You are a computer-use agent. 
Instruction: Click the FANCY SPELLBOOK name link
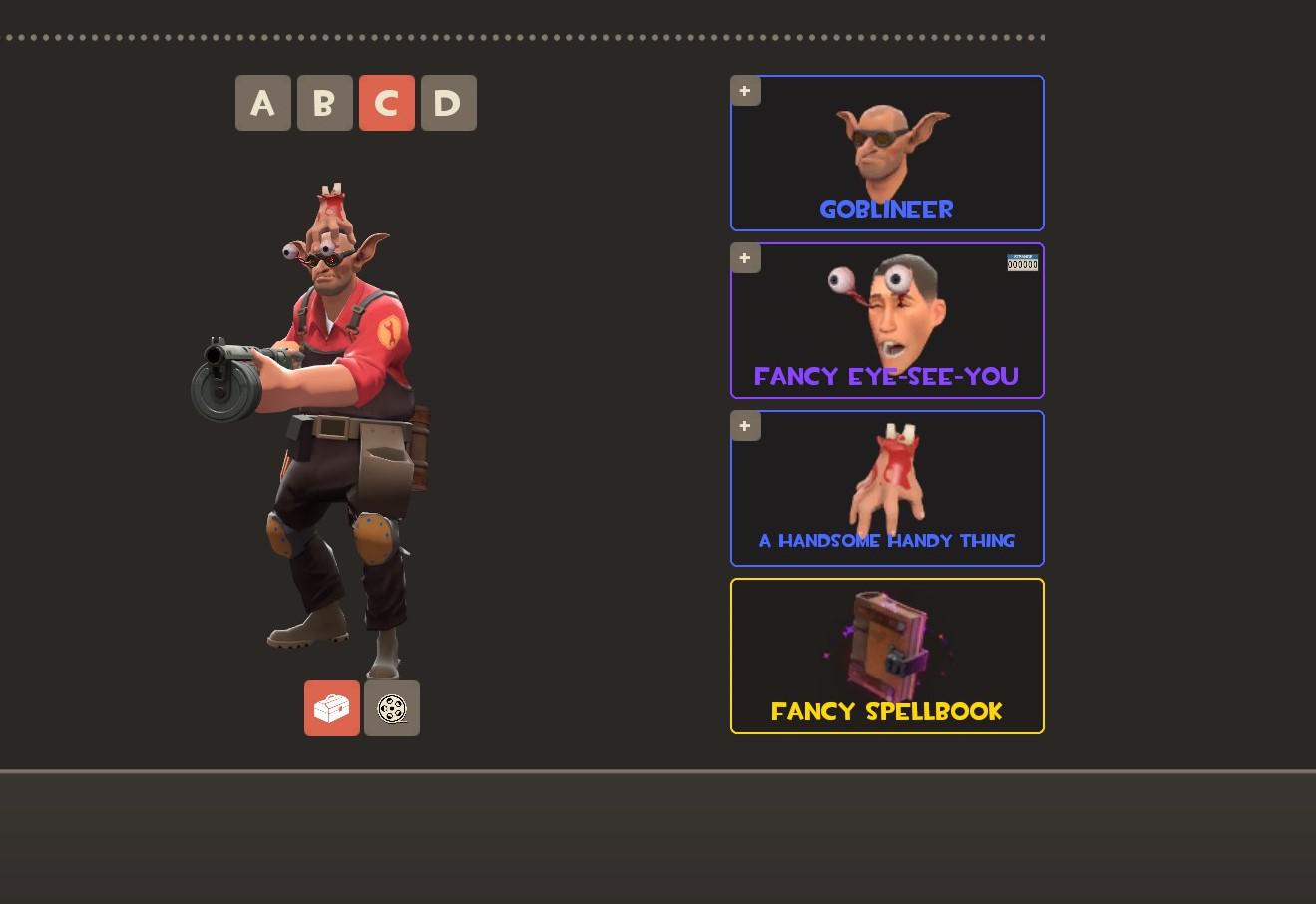tap(886, 711)
